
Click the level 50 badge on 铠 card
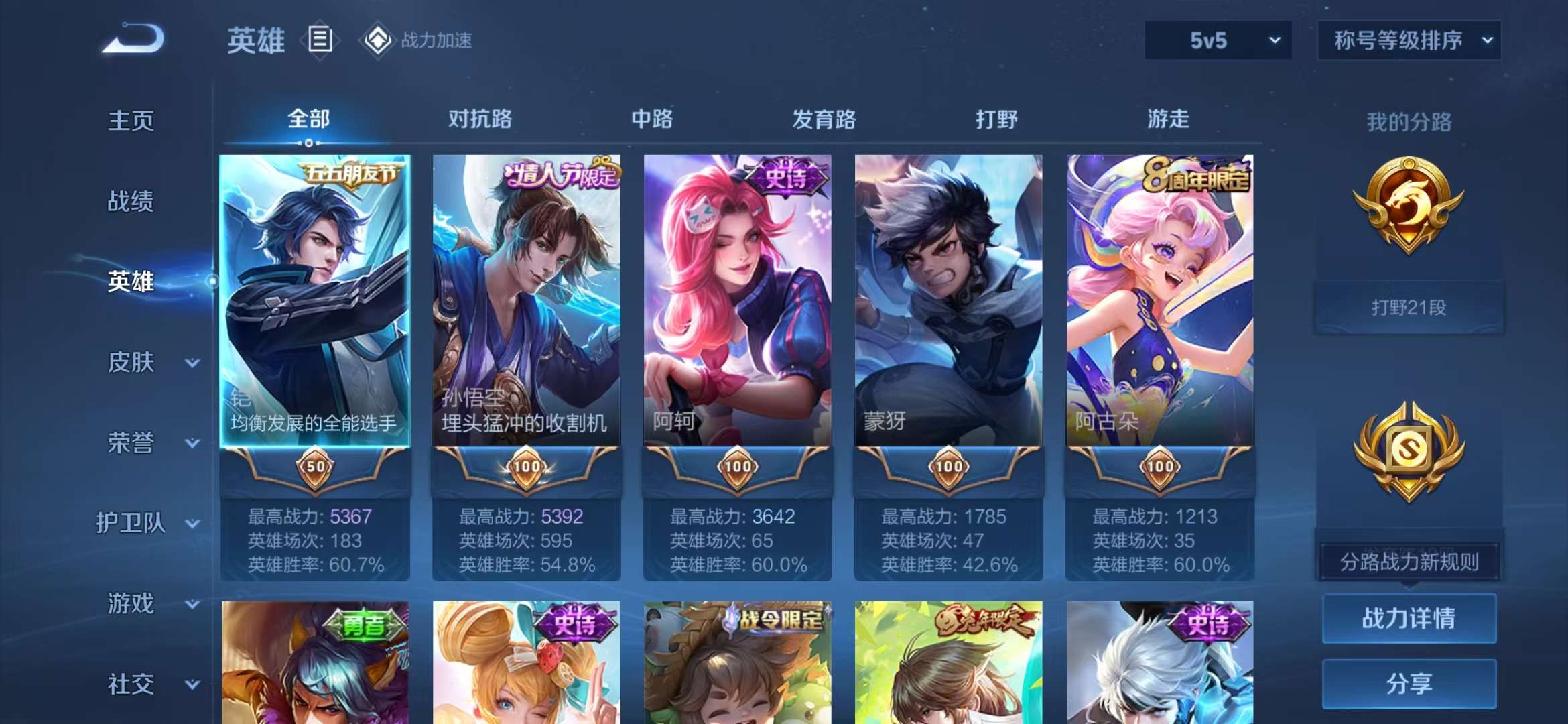point(316,468)
